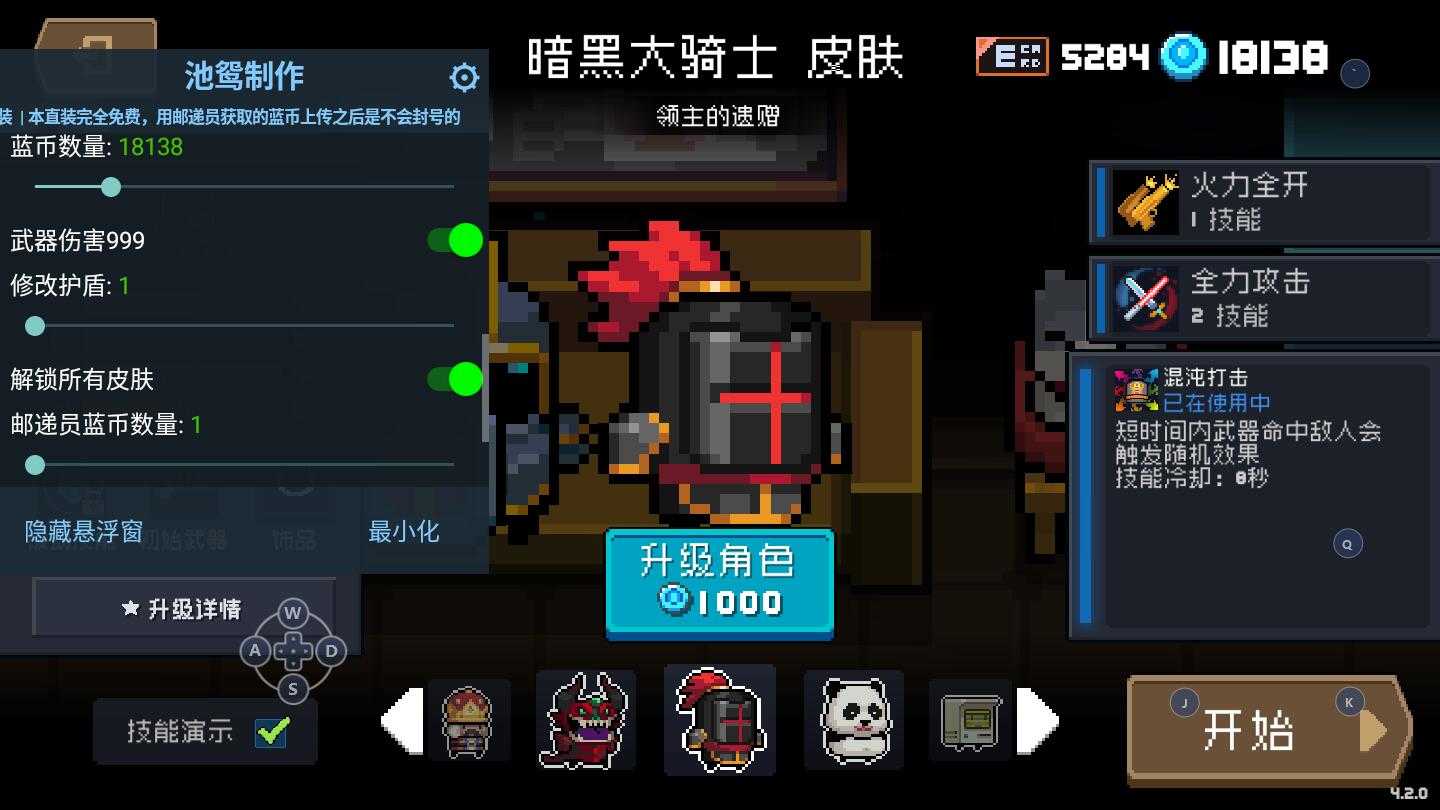Viewport: 1440px width, 810px height.
Task: Open the mod menu settings gear
Action: pos(464,76)
